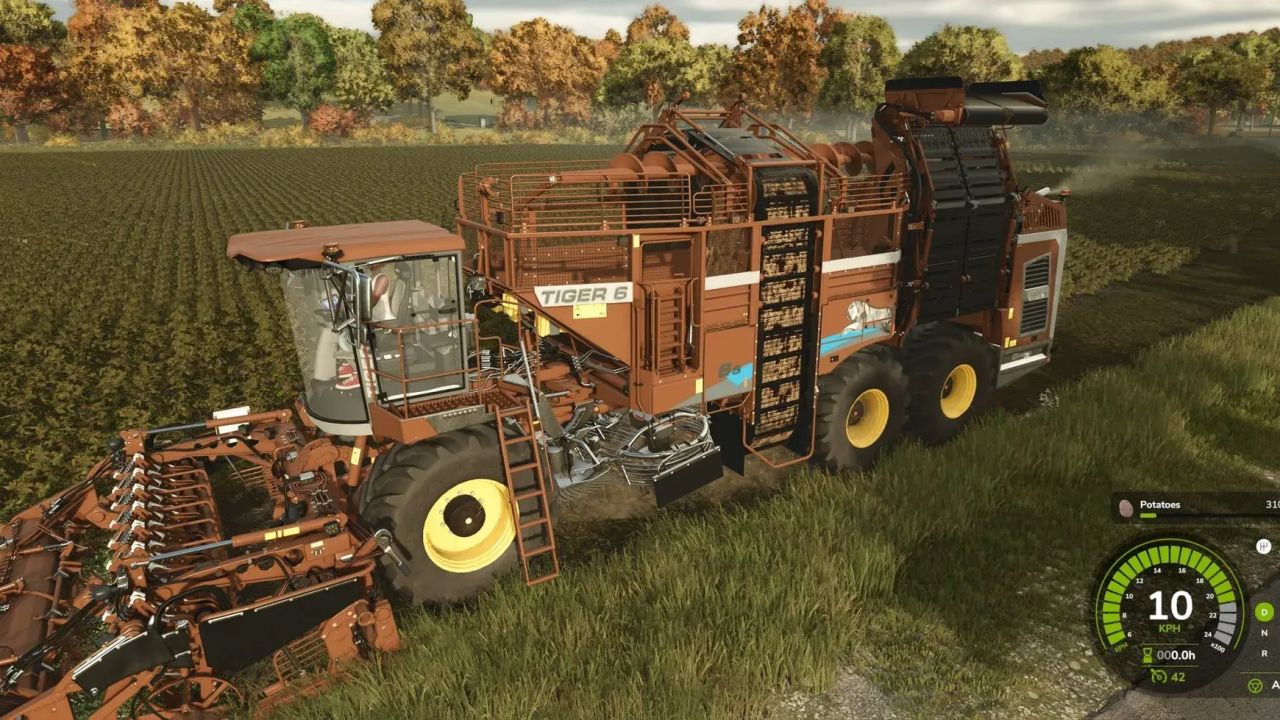Click the KPH unit label under the speed
The image size is (1280, 720).
[x=1168, y=628]
